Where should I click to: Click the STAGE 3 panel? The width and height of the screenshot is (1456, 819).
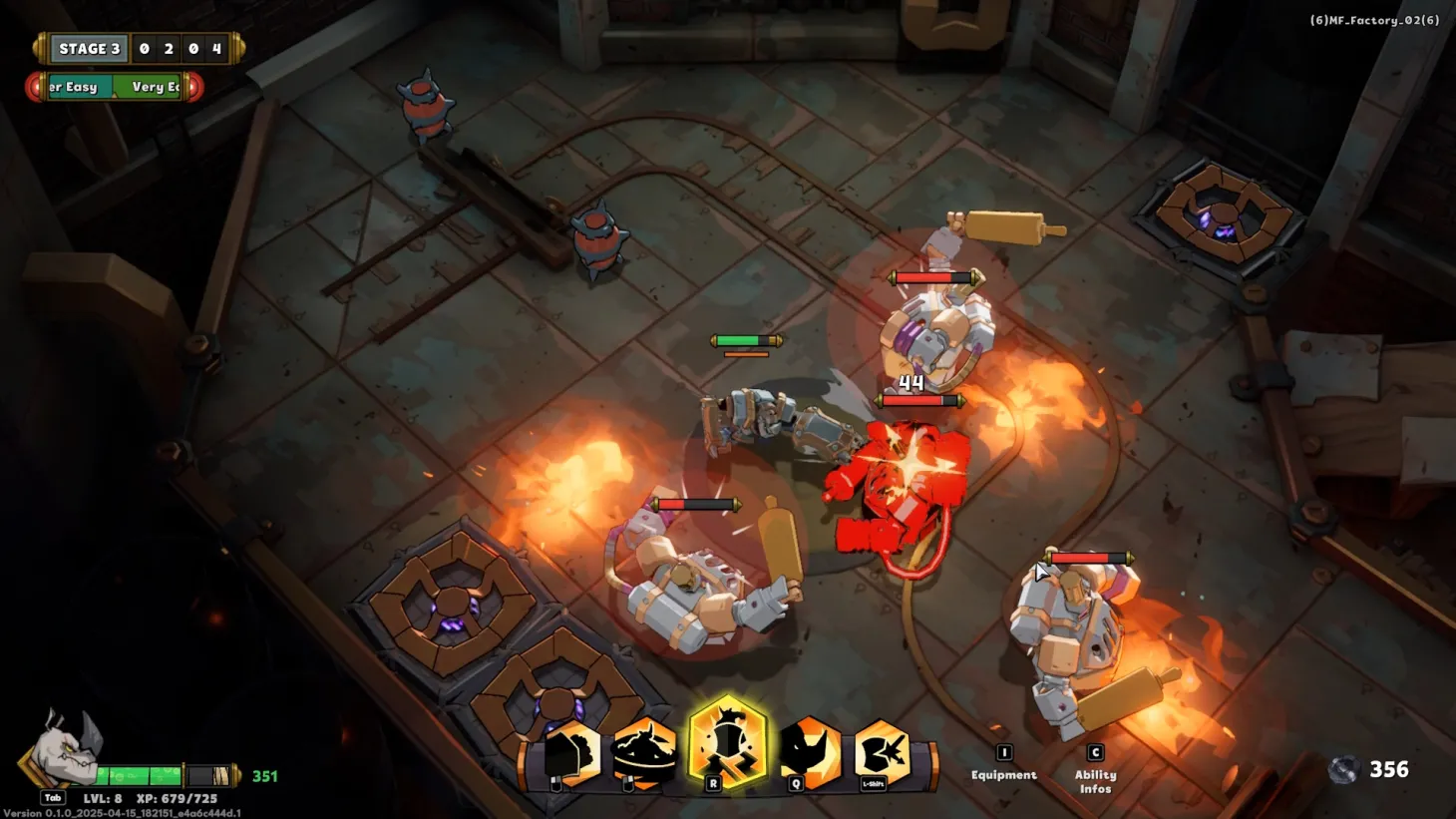point(88,48)
